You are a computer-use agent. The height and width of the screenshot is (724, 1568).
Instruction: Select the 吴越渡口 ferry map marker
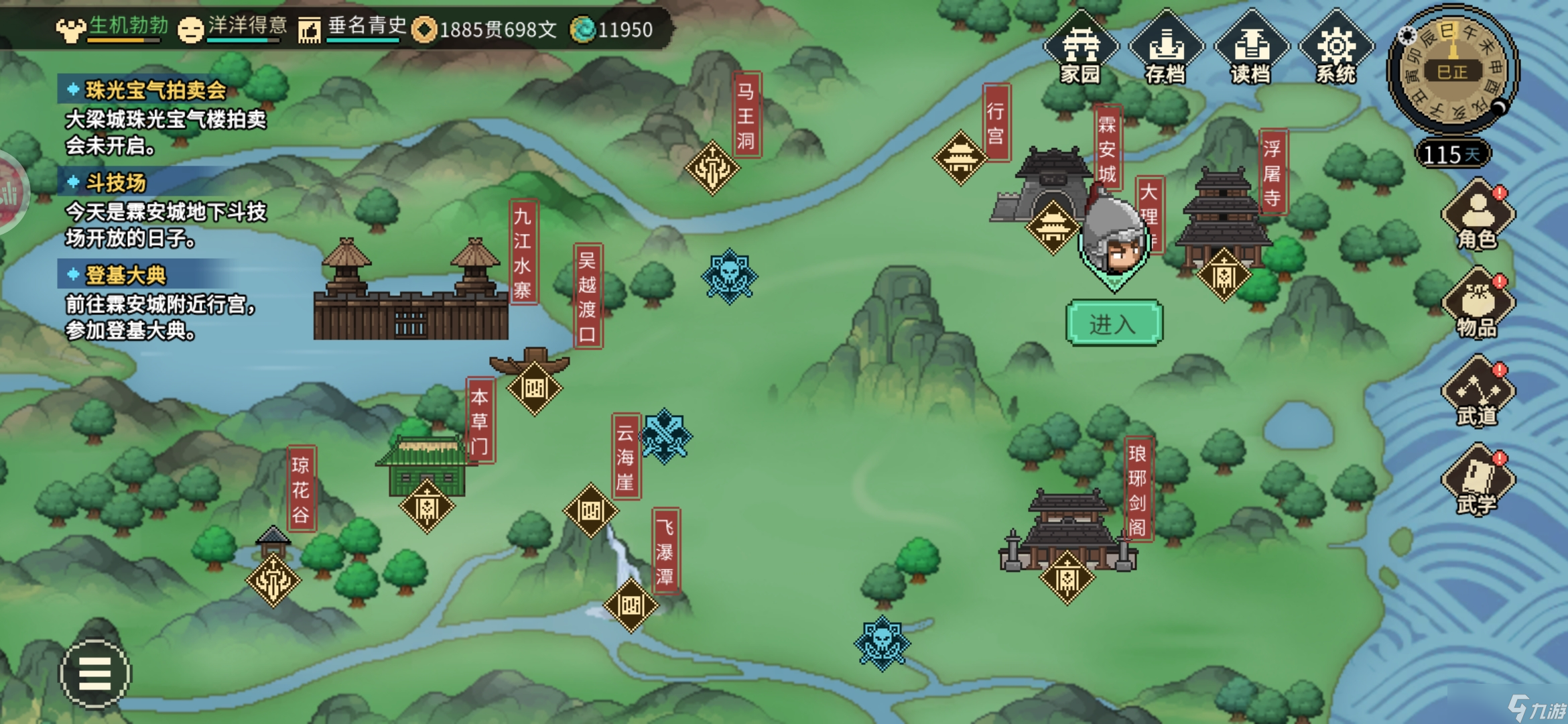click(534, 388)
